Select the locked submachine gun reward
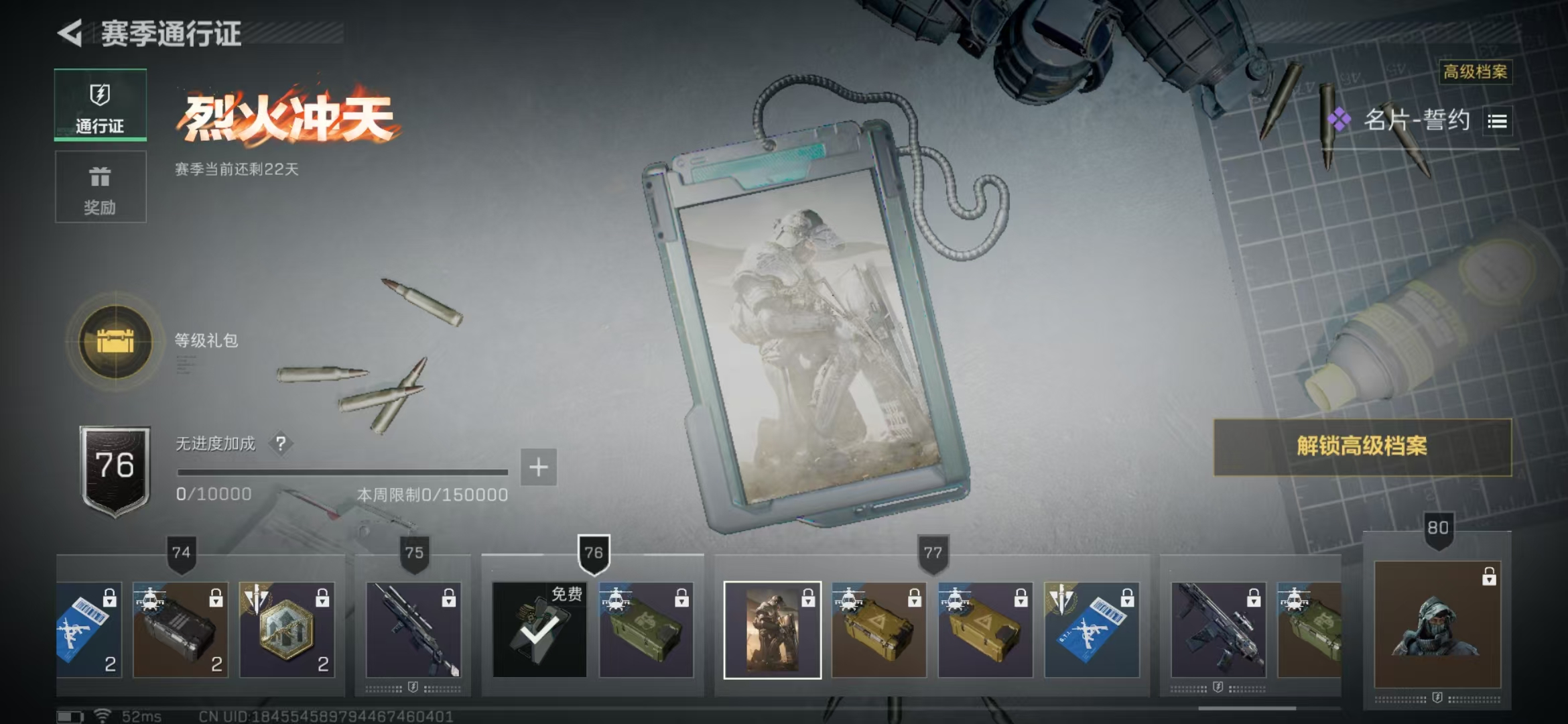The height and width of the screenshot is (724, 1568). coord(1218,629)
